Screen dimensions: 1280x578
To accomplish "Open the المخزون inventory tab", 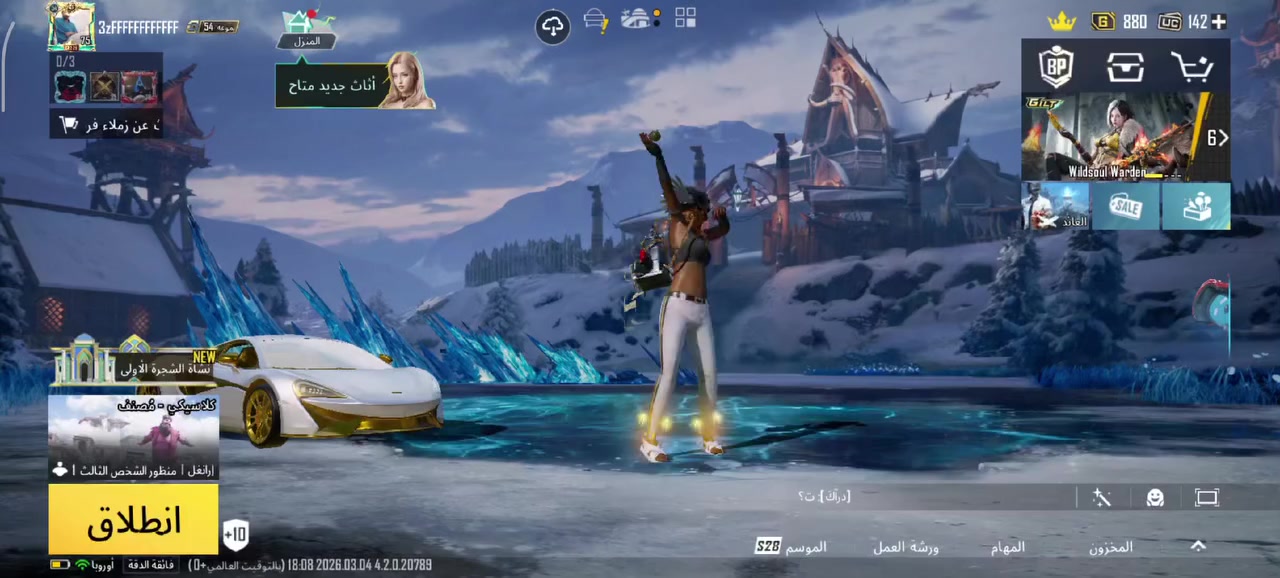I will click(x=1110, y=547).
